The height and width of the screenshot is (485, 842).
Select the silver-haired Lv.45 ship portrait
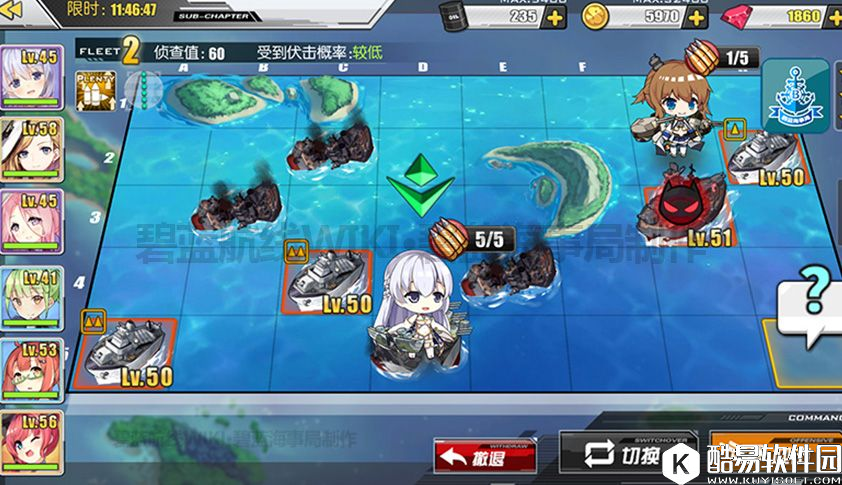(x=31, y=76)
